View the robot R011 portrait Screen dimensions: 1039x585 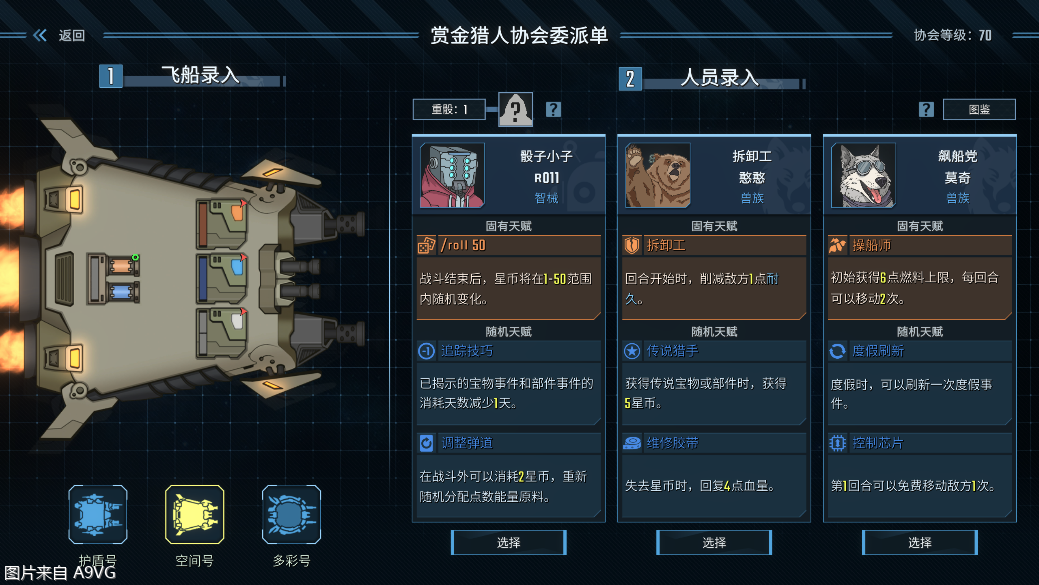tap(452, 176)
